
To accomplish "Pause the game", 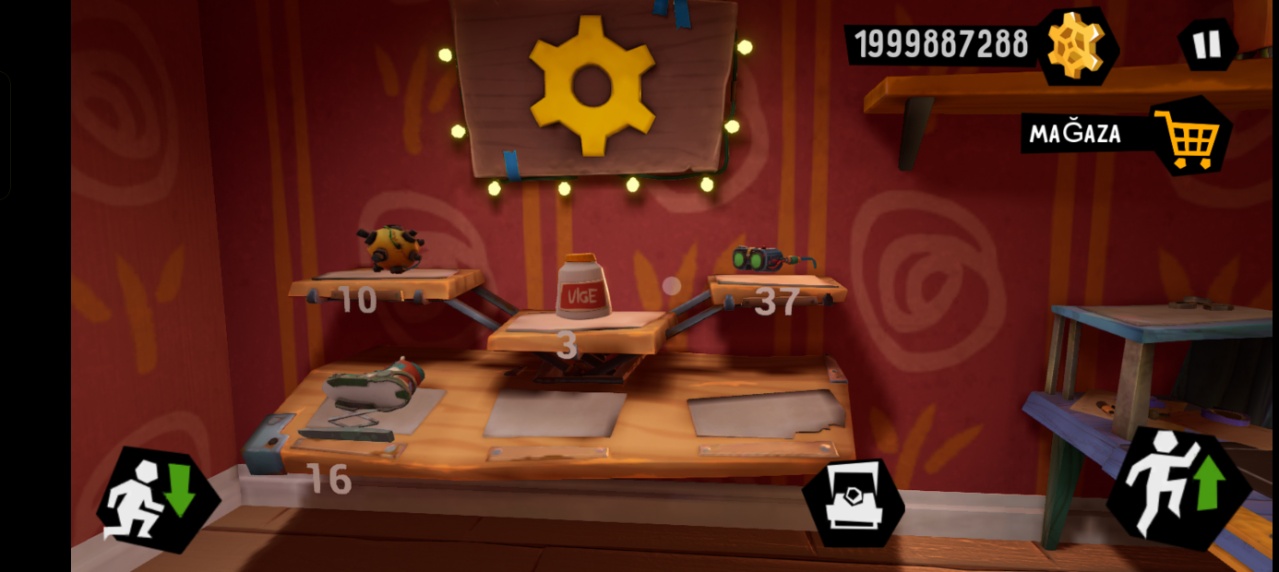I will point(1207,45).
